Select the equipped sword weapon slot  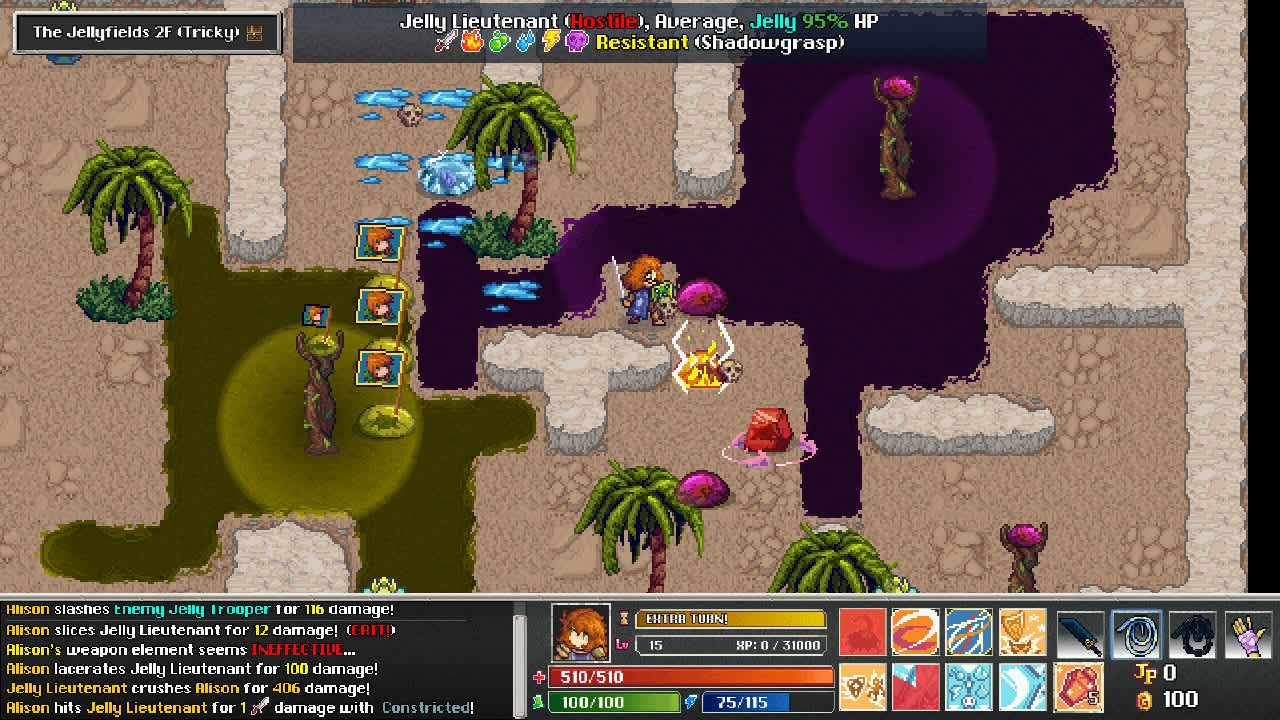(1081, 633)
